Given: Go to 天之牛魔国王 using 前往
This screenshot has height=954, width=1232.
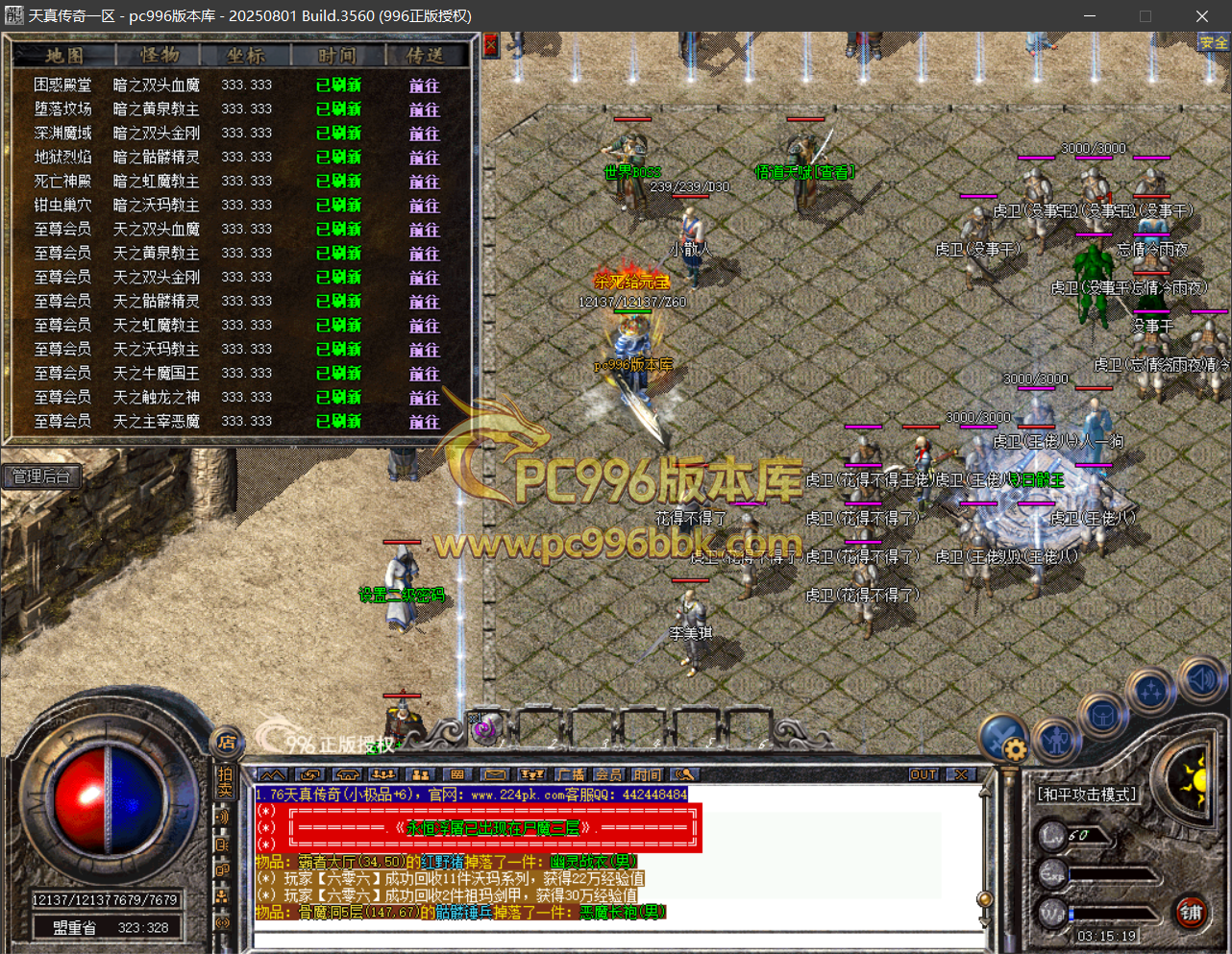Looking at the screenshot, I should [x=424, y=374].
